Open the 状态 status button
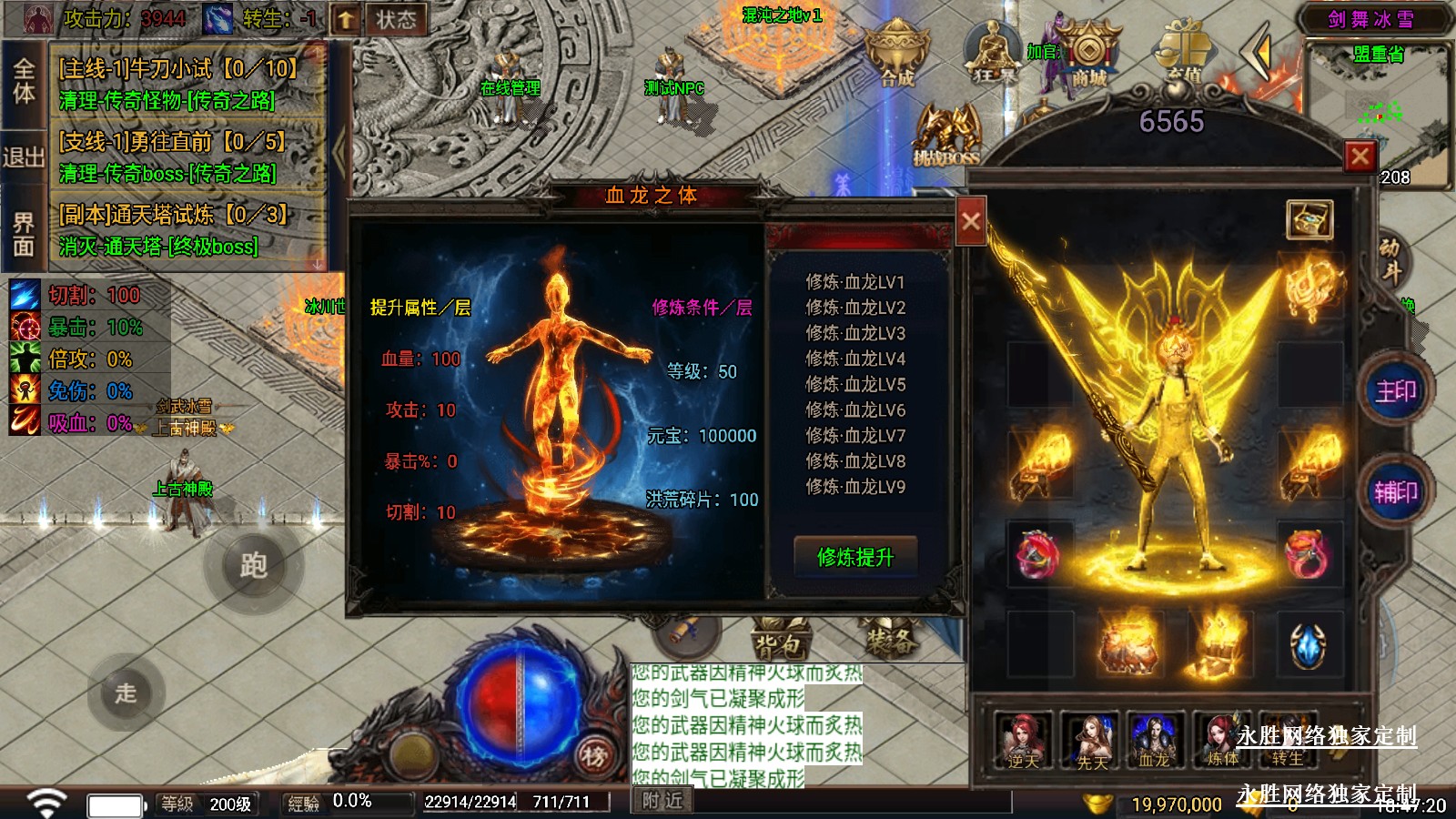The image size is (1456, 819). pos(396,19)
